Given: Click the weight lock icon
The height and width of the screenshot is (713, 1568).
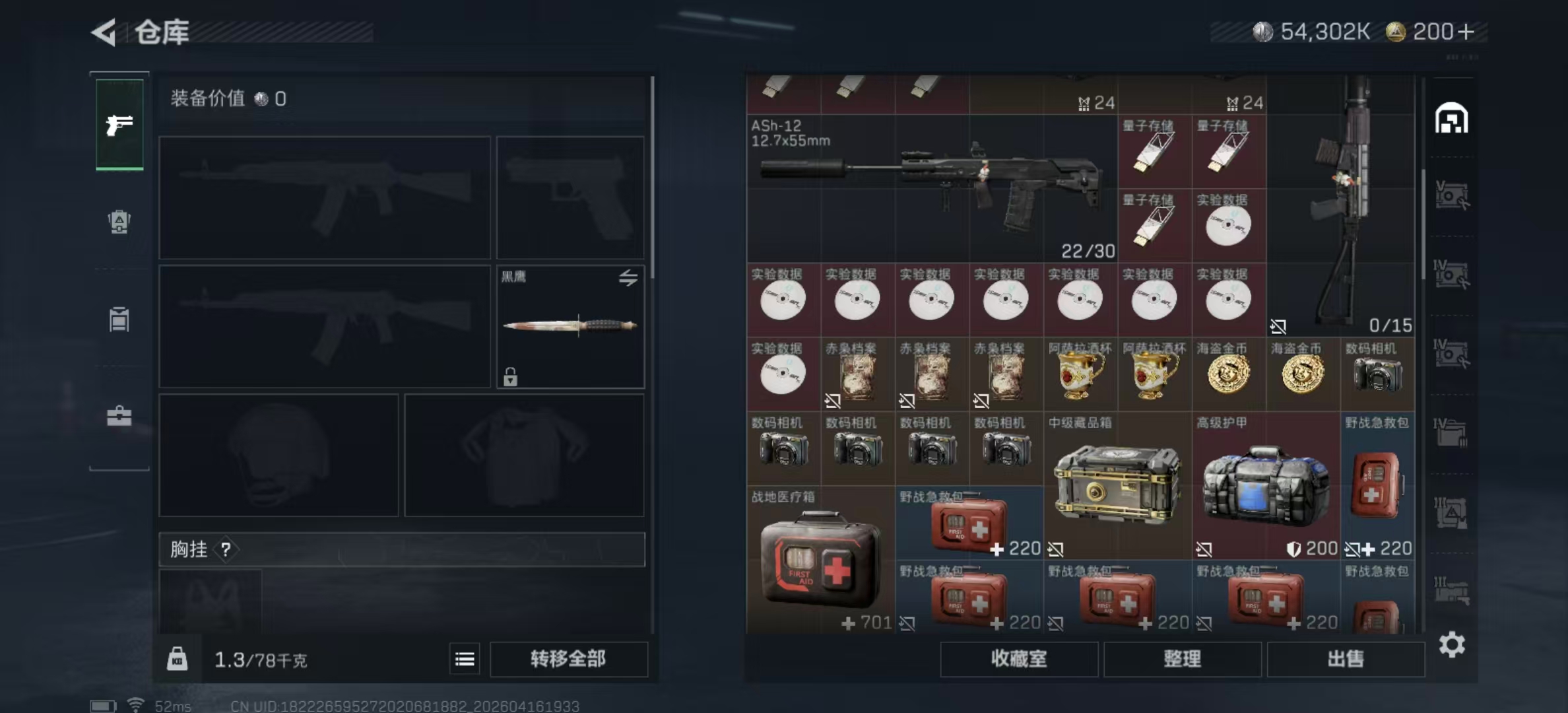Looking at the screenshot, I should 177,659.
